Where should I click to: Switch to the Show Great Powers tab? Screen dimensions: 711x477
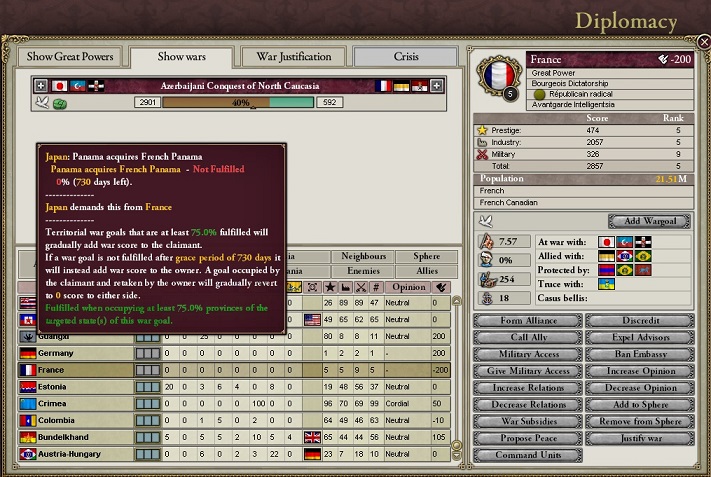(68, 57)
